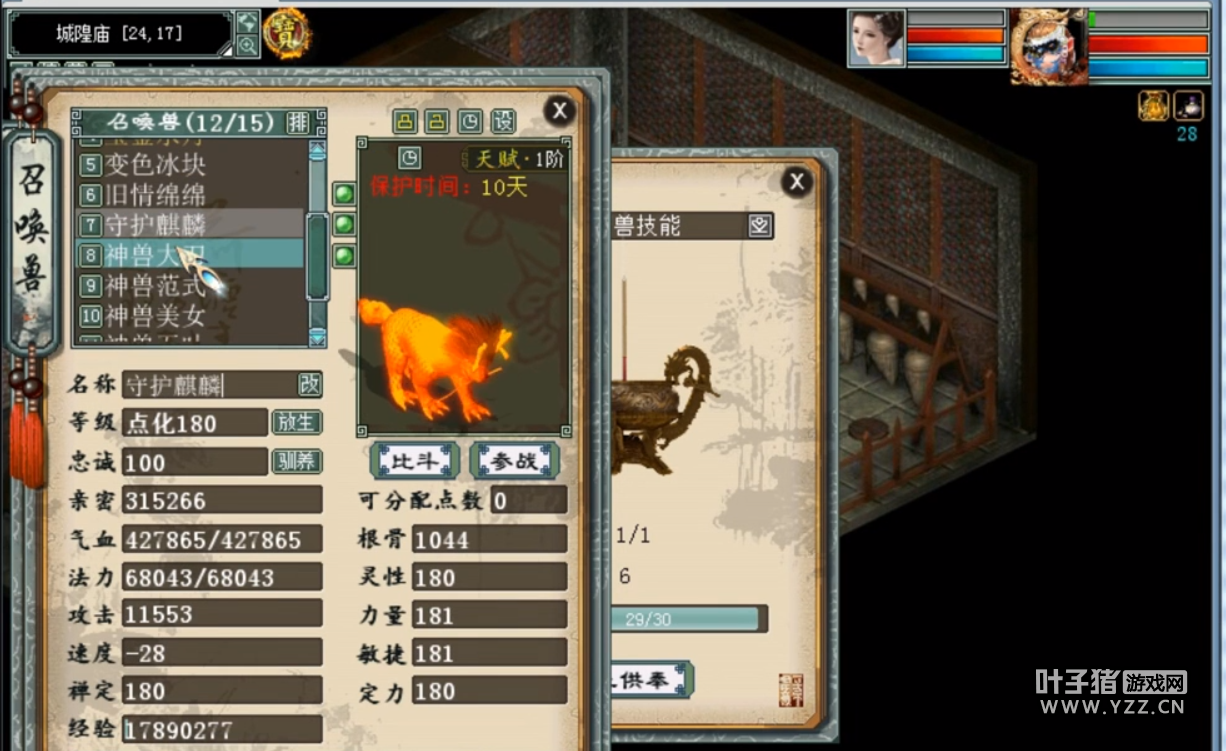Click the golden pouch buff icon

(1153, 105)
